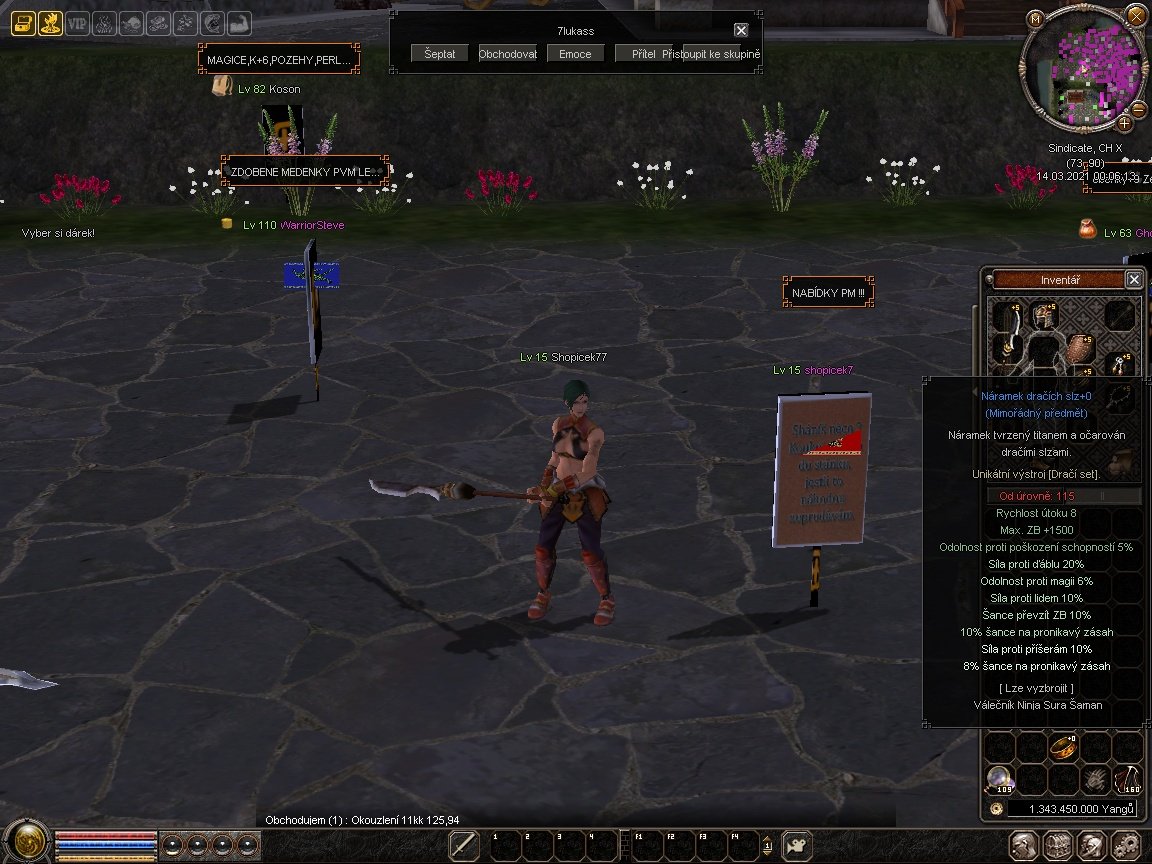Zoom out the minimap with minus button
The width and height of the screenshot is (1152, 864).
click(x=1140, y=108)
